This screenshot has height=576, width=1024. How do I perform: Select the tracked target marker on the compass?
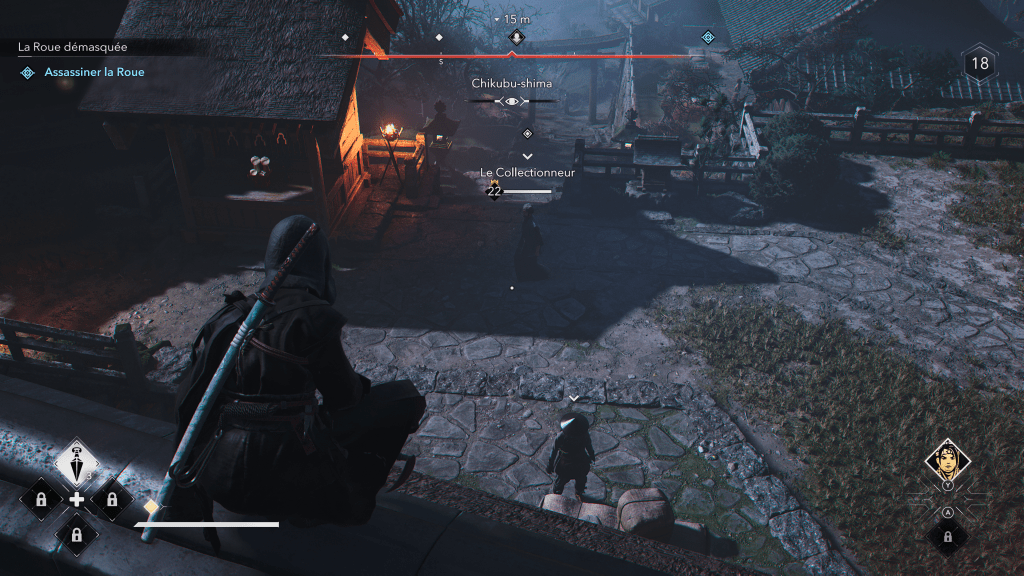pyautogui.click(x=516, y=37)
